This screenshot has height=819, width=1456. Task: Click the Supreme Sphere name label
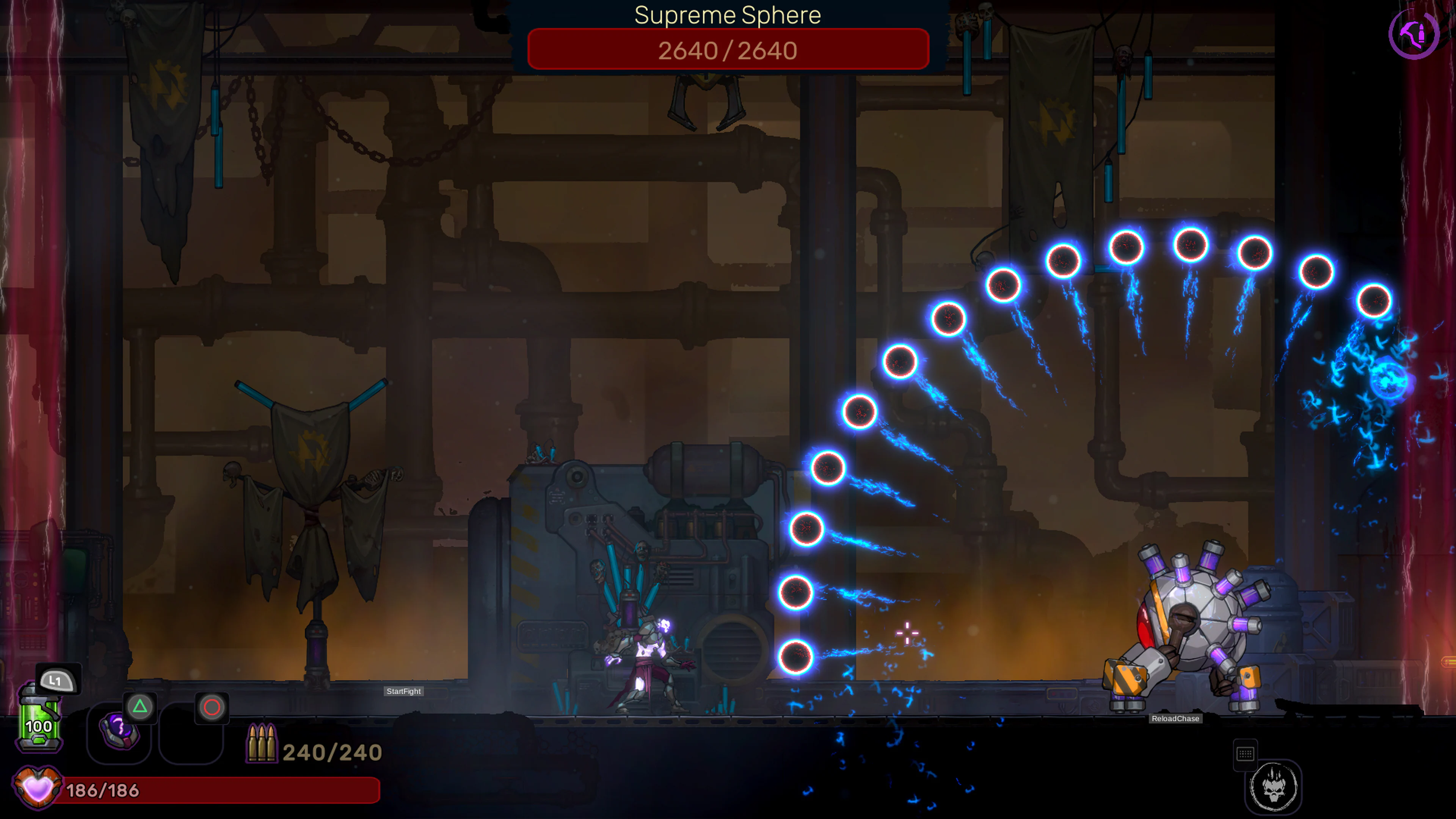[x=728, y=15]
